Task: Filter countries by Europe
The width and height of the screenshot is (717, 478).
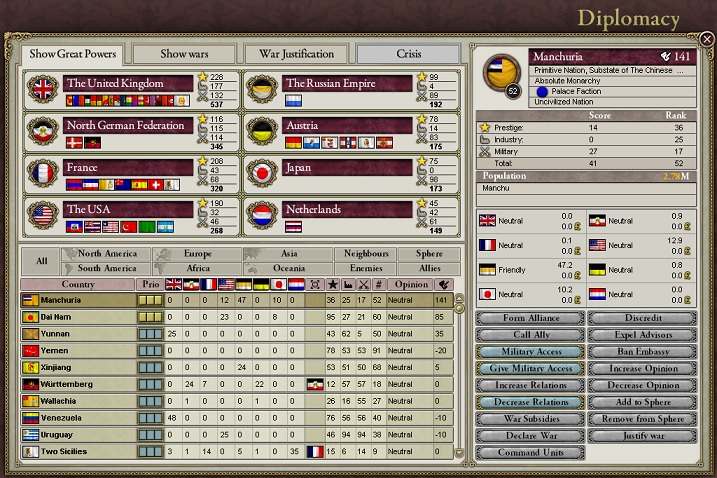Action: click(x=198, y=254)
